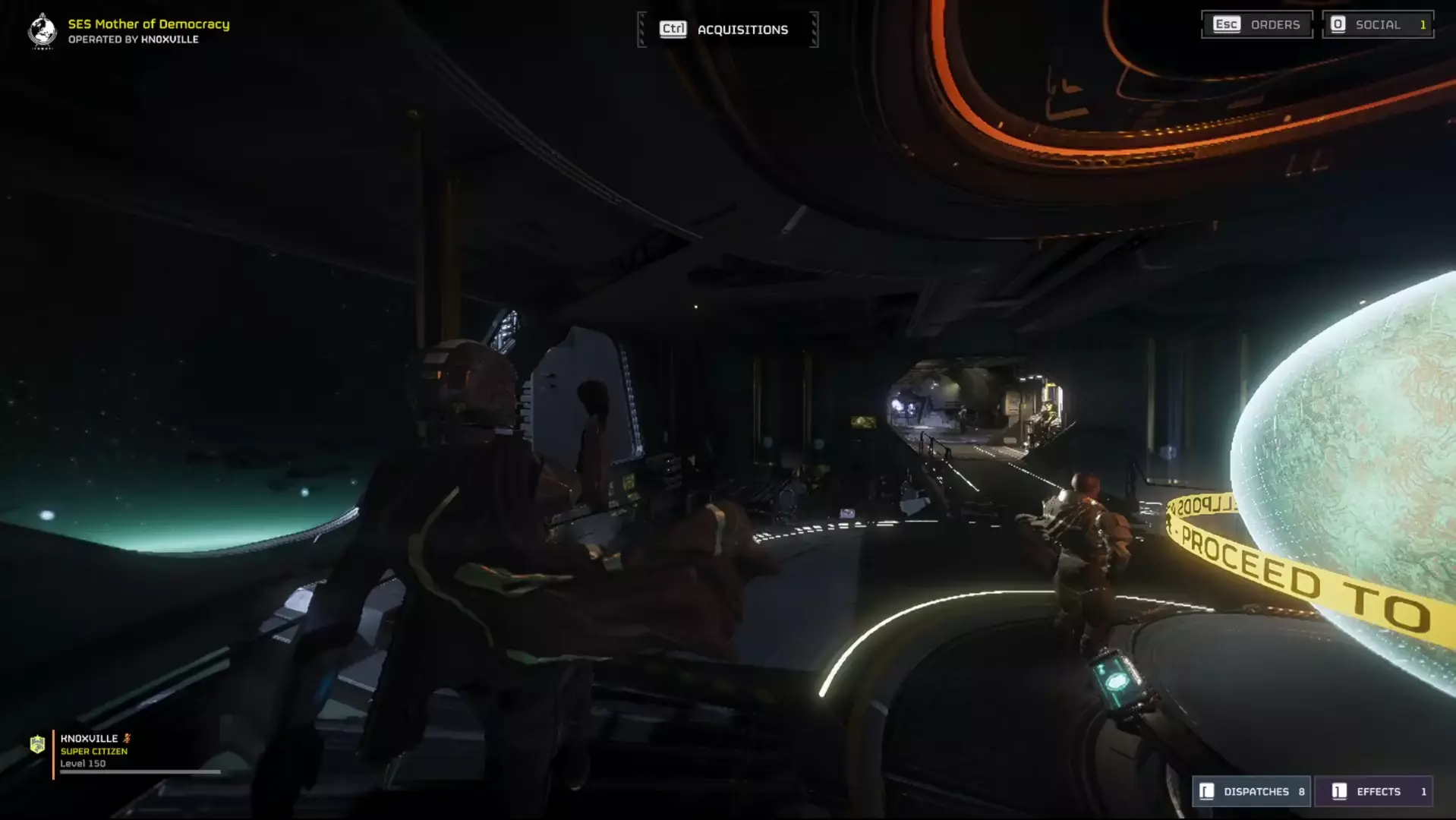Show the Dispatches list

point(1252,791)
